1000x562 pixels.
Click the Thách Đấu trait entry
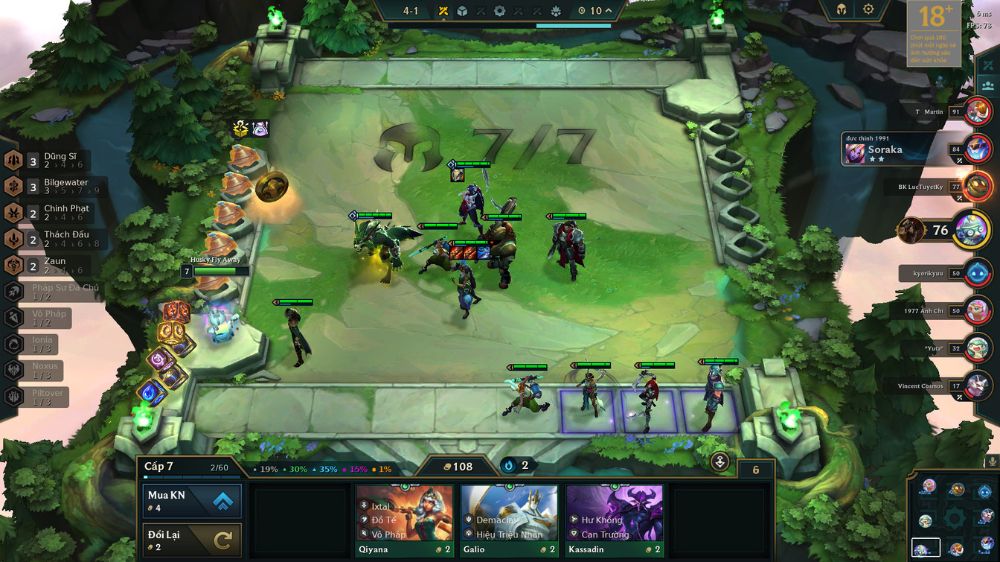tap(48, 239)
